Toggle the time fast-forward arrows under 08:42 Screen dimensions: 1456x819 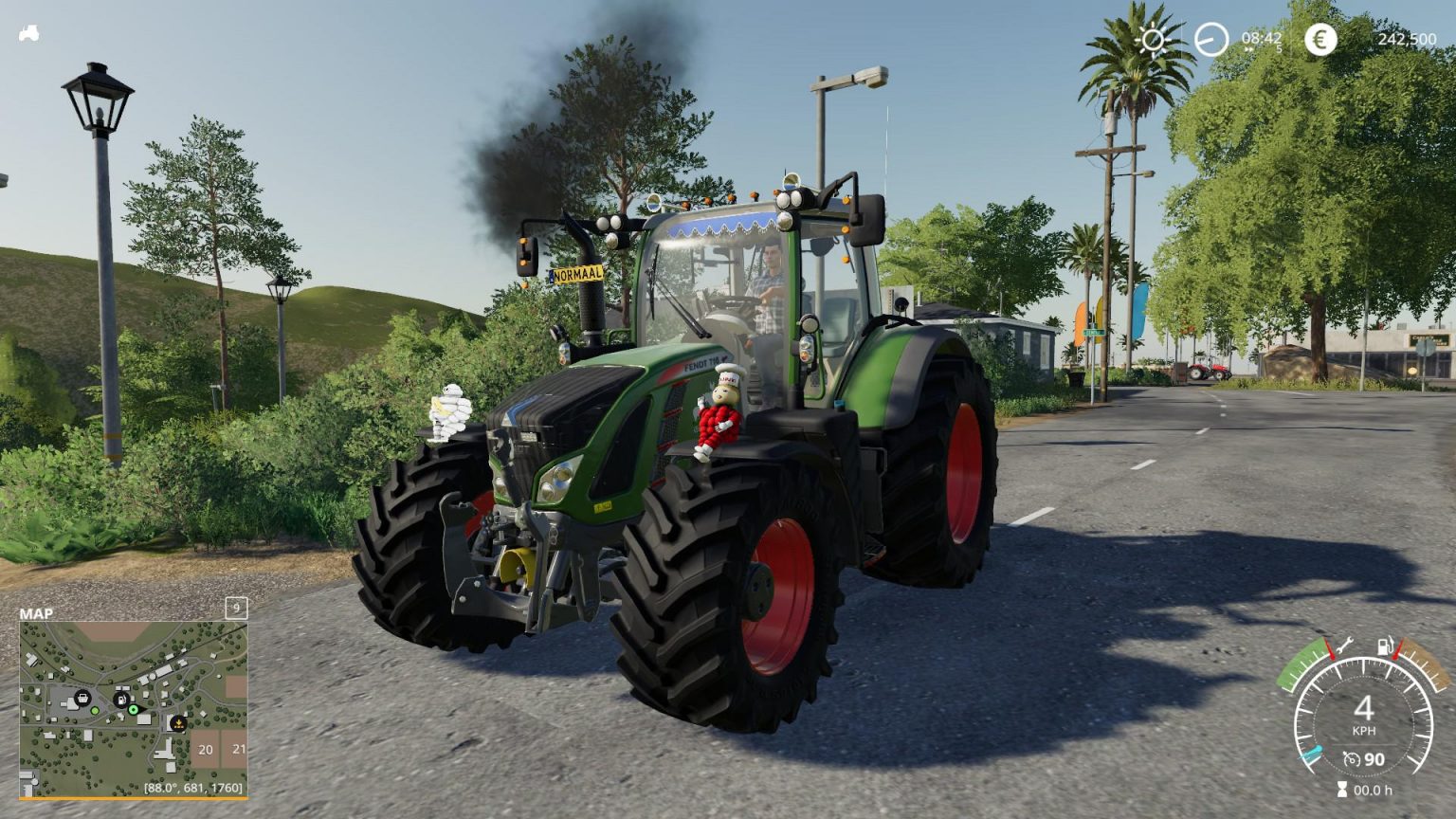[x=1248, y=48]
